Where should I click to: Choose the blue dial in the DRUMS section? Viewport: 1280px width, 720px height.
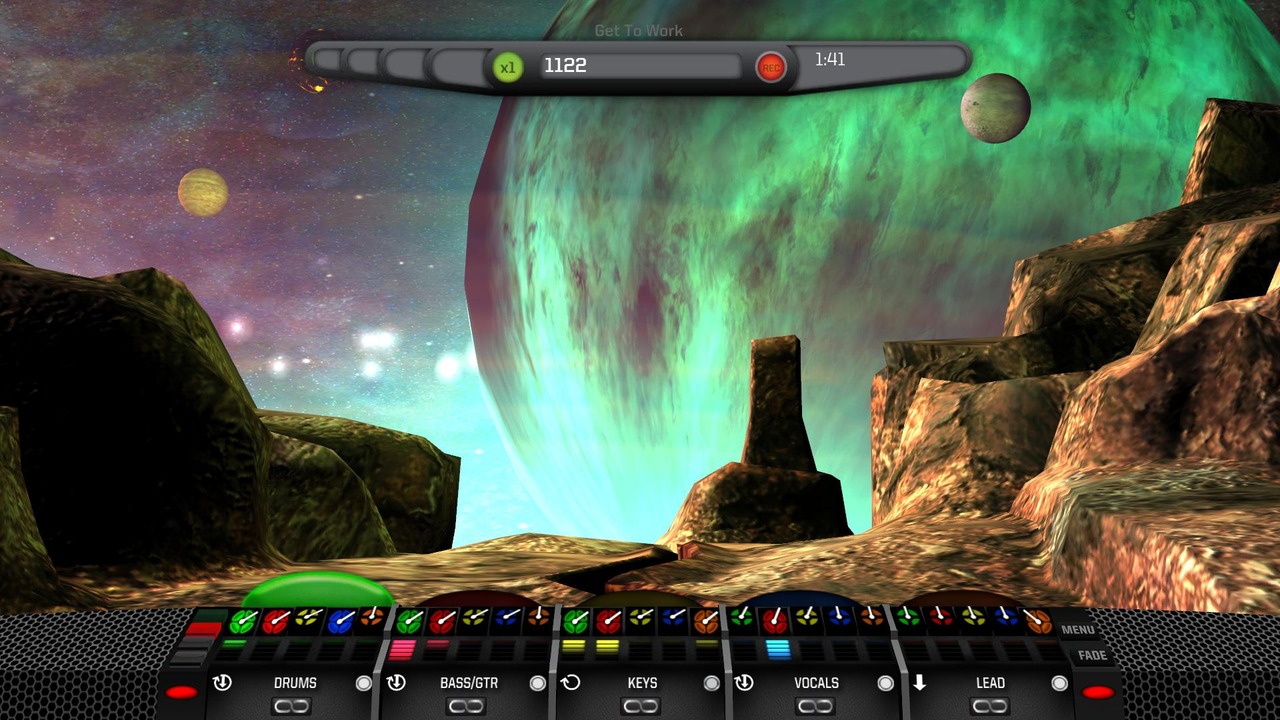coord(342,622)
